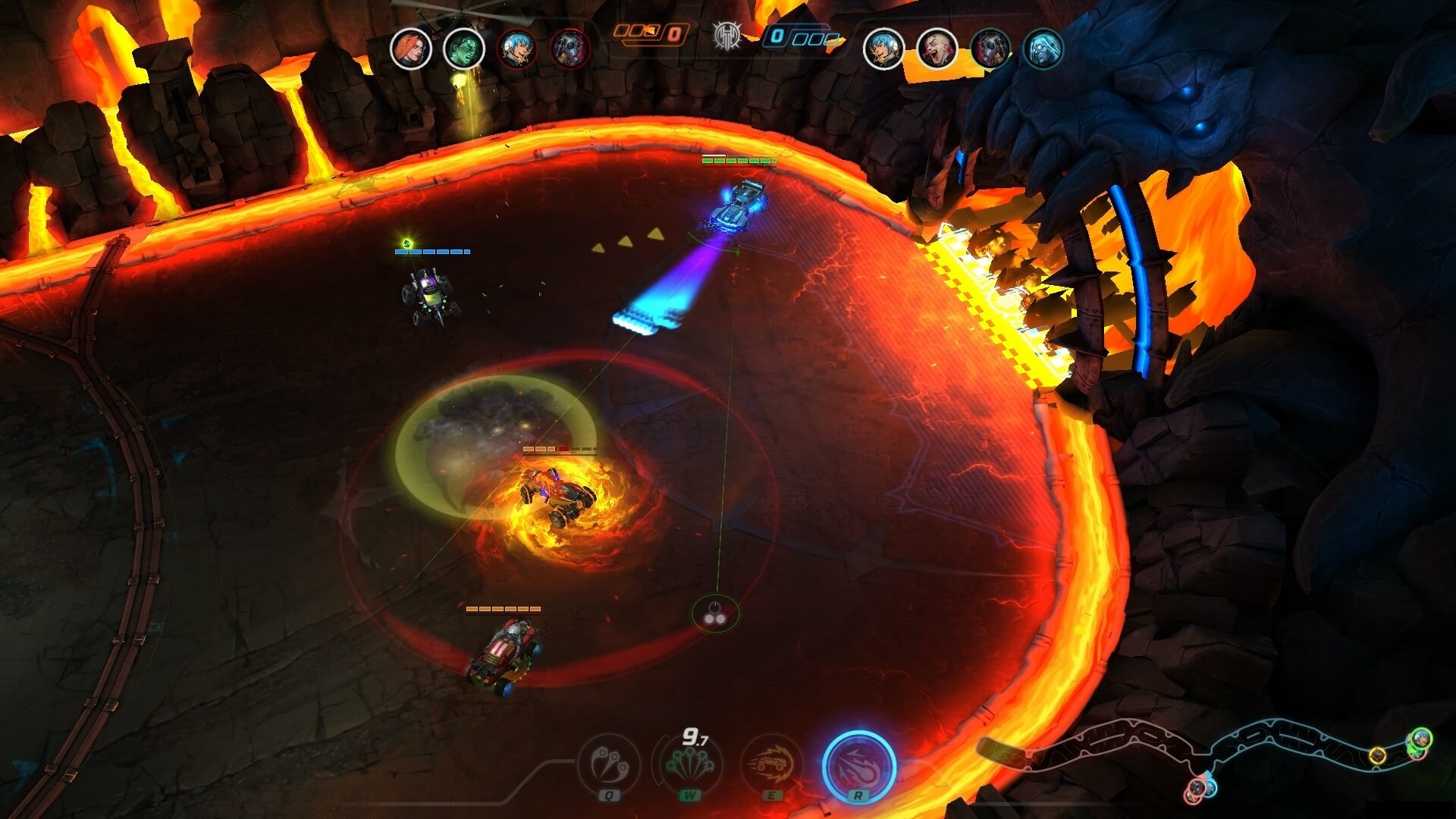Click the spiked emblem between team scores
The width and height of the screenshot is (1456, 819).
(726, 35)
